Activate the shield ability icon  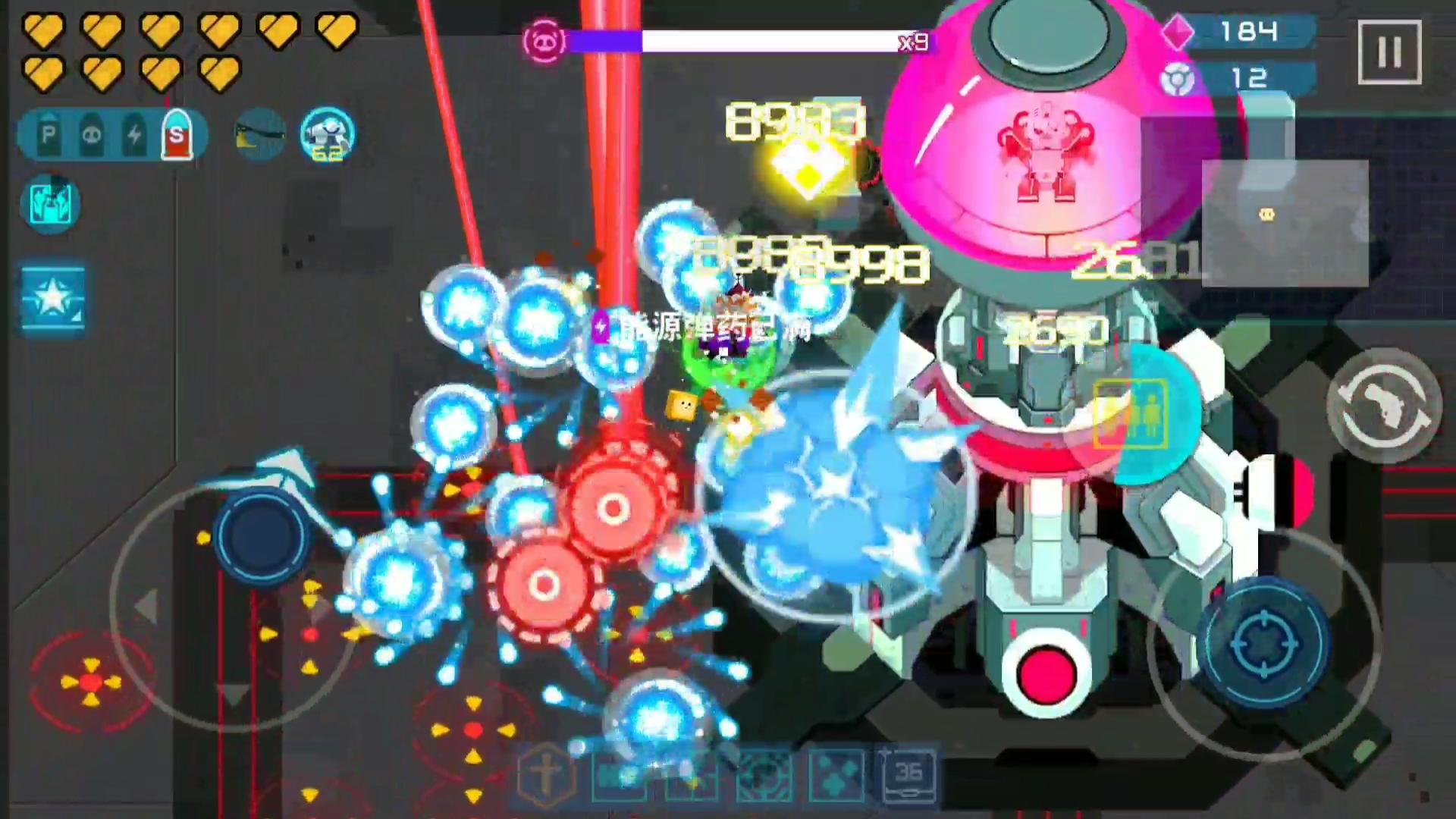tap(50, 203)
